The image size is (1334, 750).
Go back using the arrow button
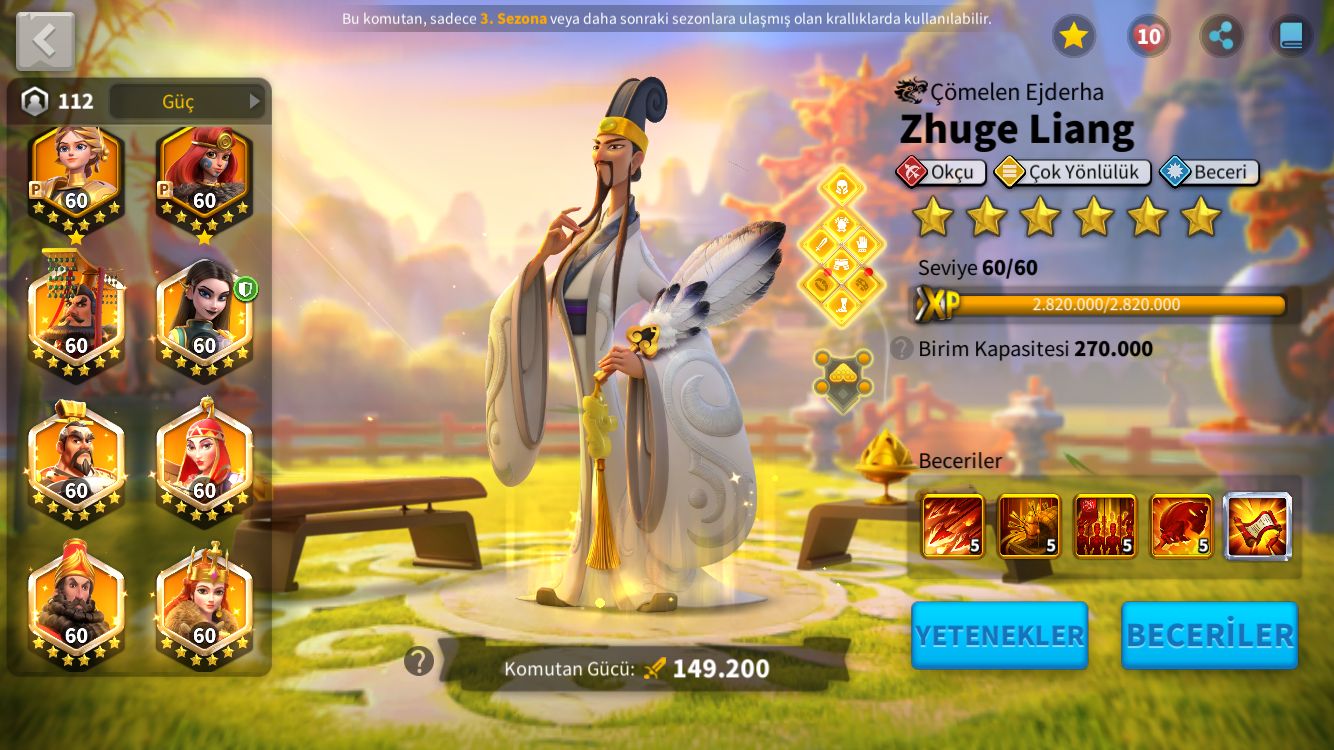45,41
